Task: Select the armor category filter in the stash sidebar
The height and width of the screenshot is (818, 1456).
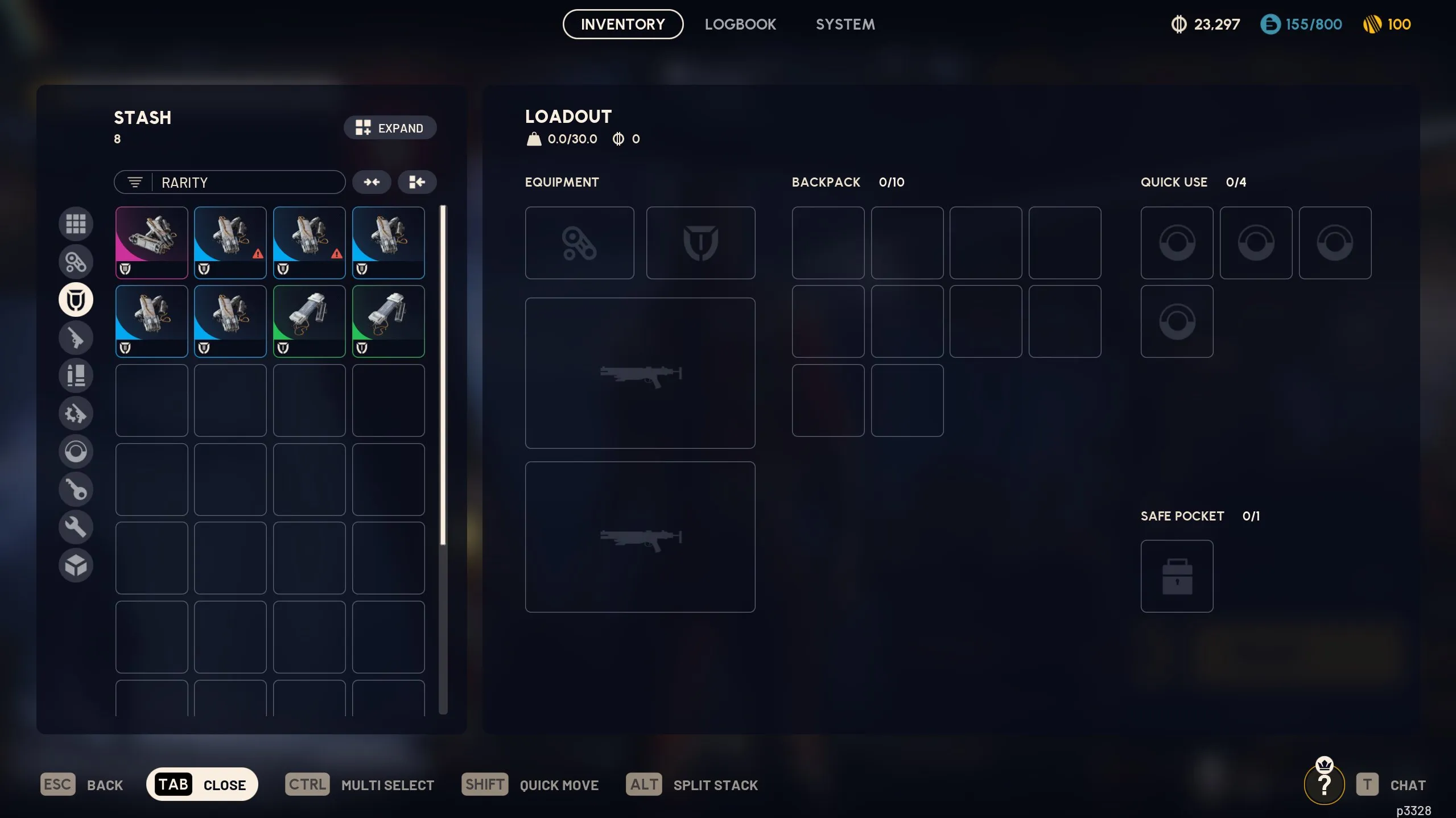Action: tap(76, 299)
